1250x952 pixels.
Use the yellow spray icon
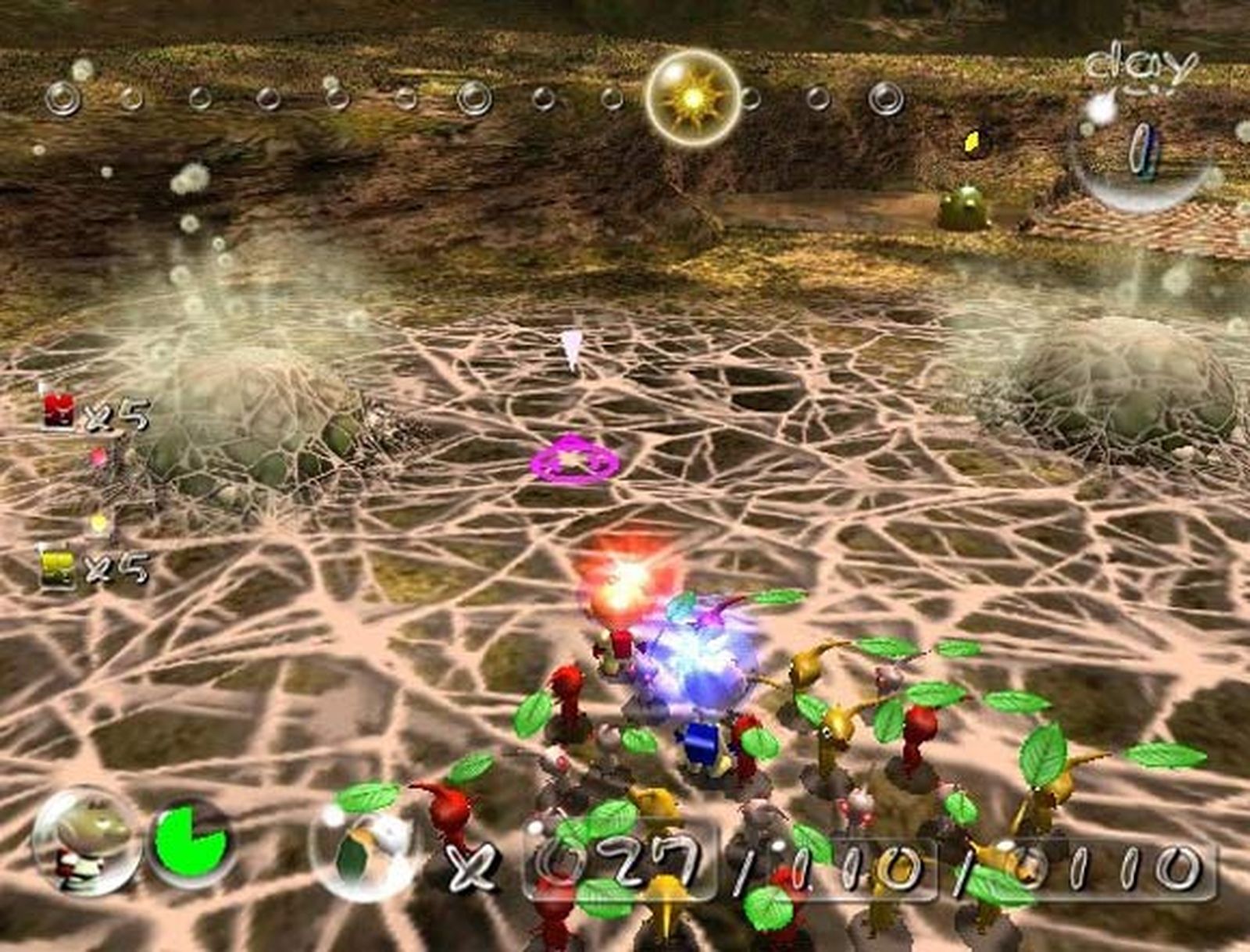click(58, 569)
